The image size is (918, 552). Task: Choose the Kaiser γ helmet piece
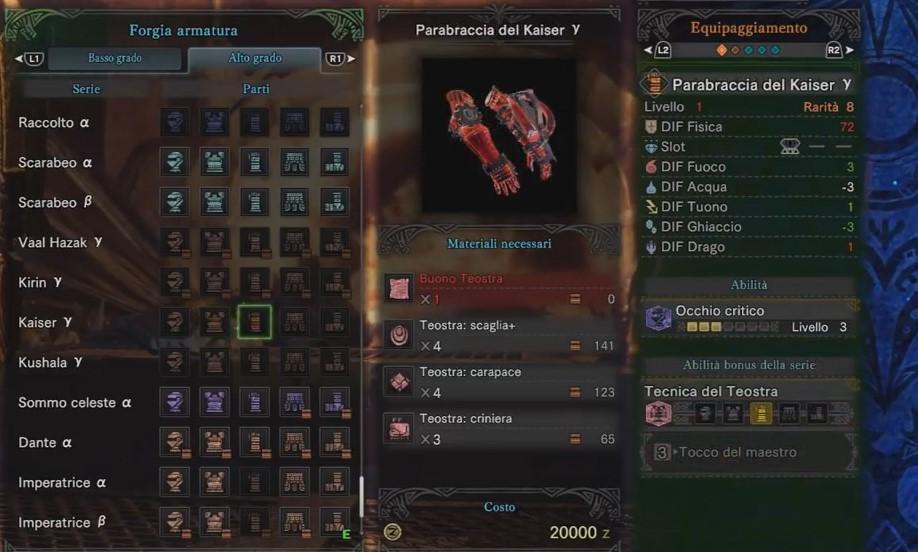click(175, 322)
